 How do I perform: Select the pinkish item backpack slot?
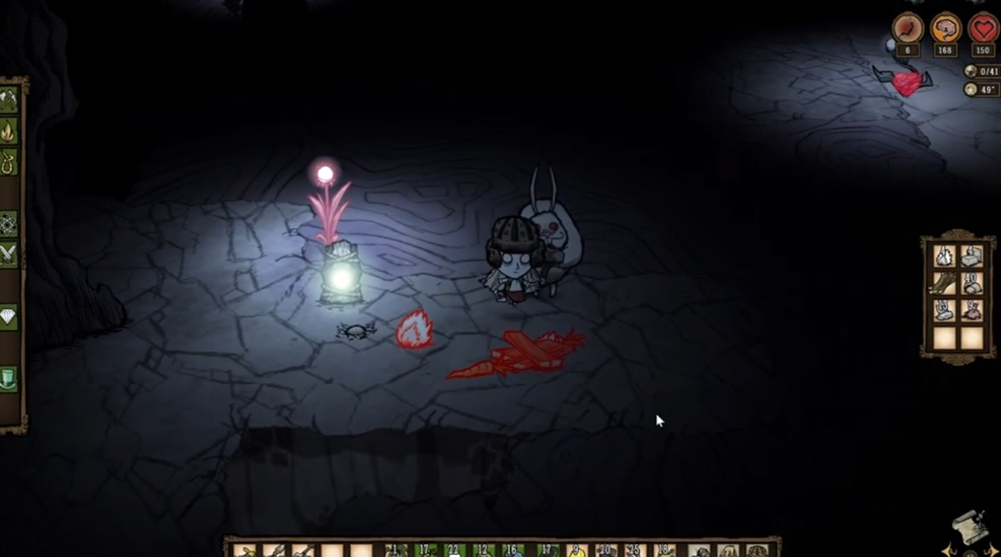click(971, 311)
